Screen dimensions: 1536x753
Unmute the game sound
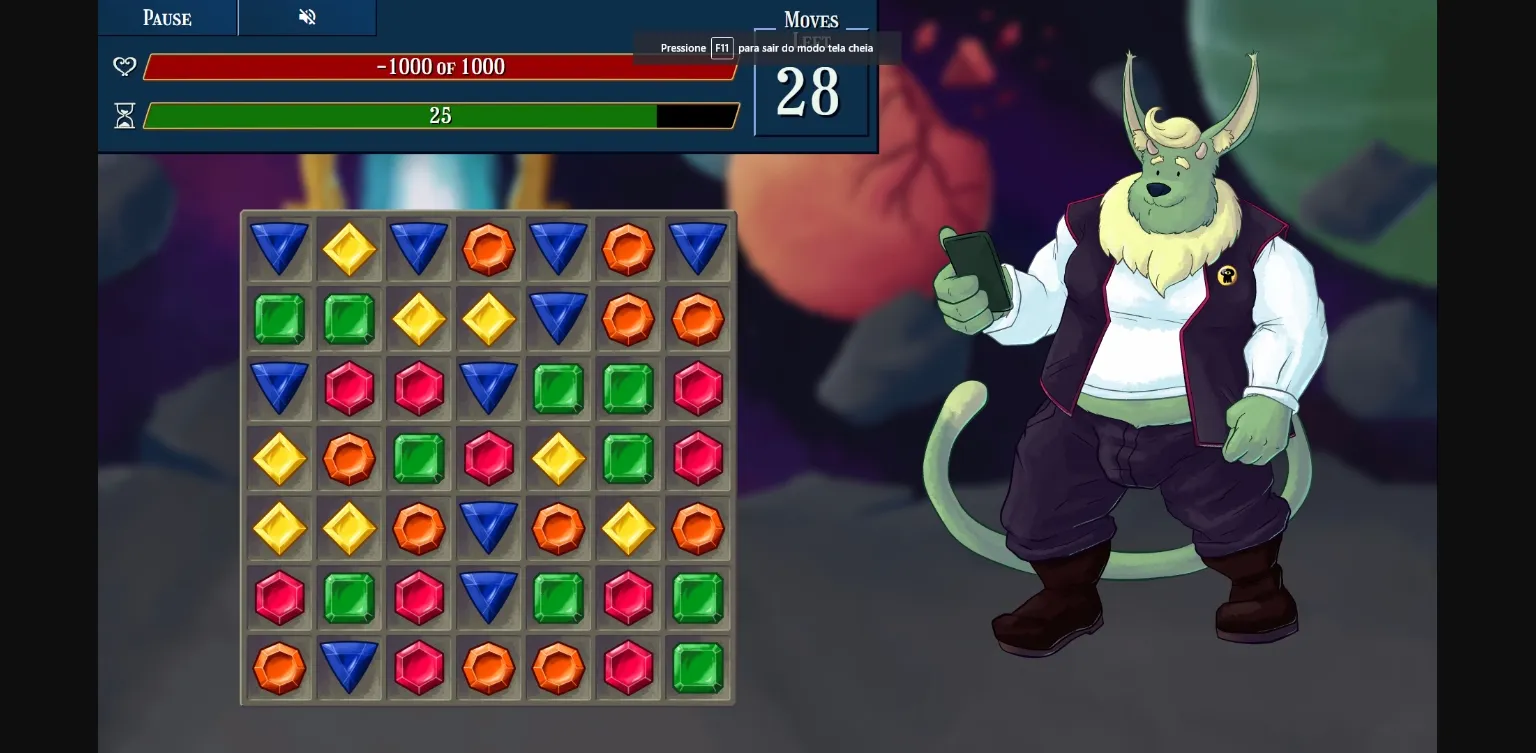point(307,17)
